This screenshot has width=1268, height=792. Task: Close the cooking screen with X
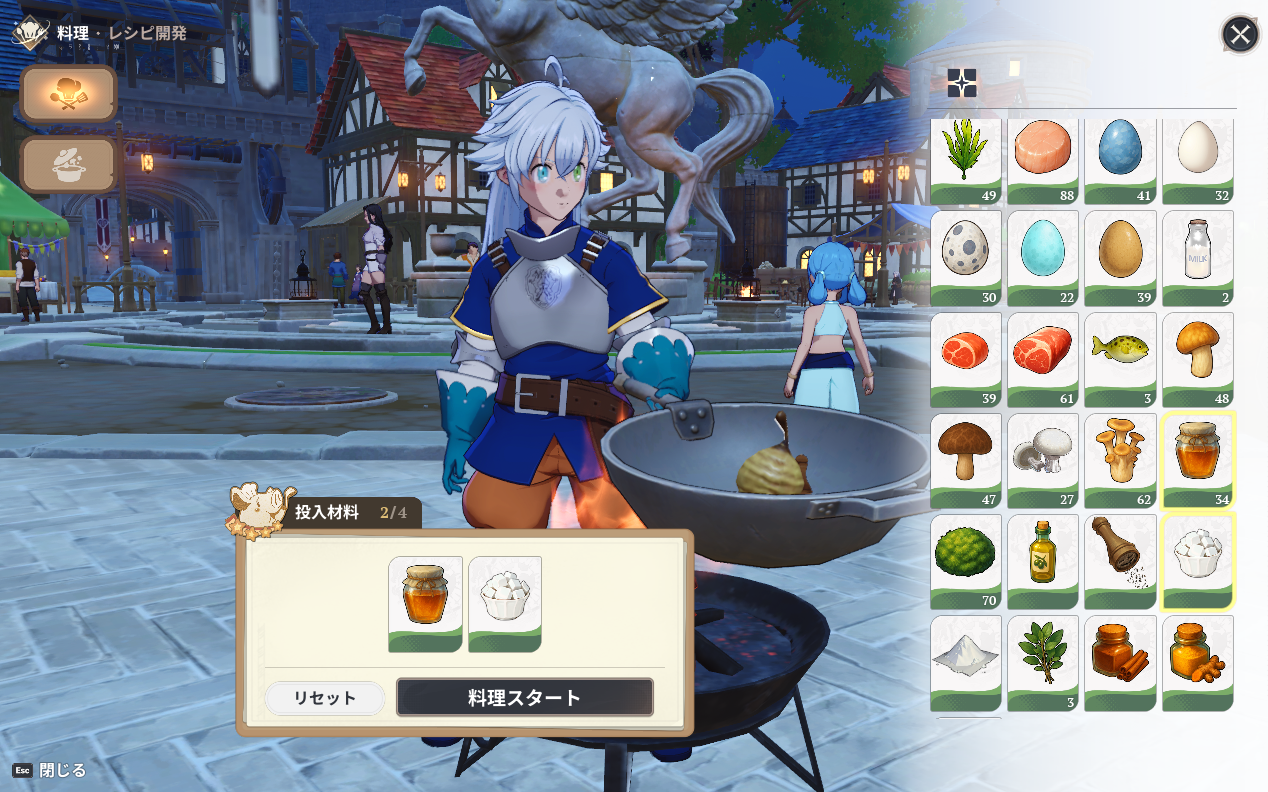1240,35
